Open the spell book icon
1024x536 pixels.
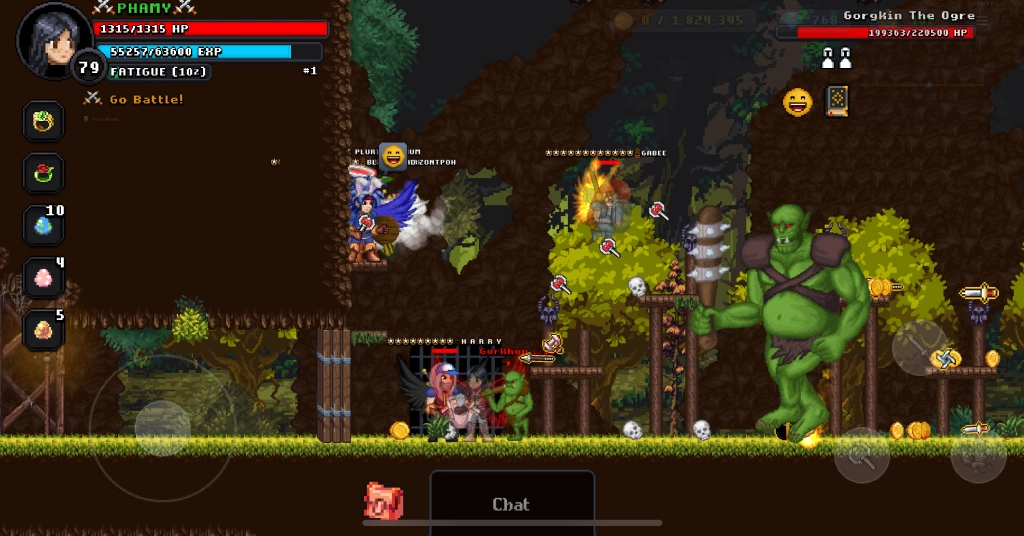coord(837,101)
